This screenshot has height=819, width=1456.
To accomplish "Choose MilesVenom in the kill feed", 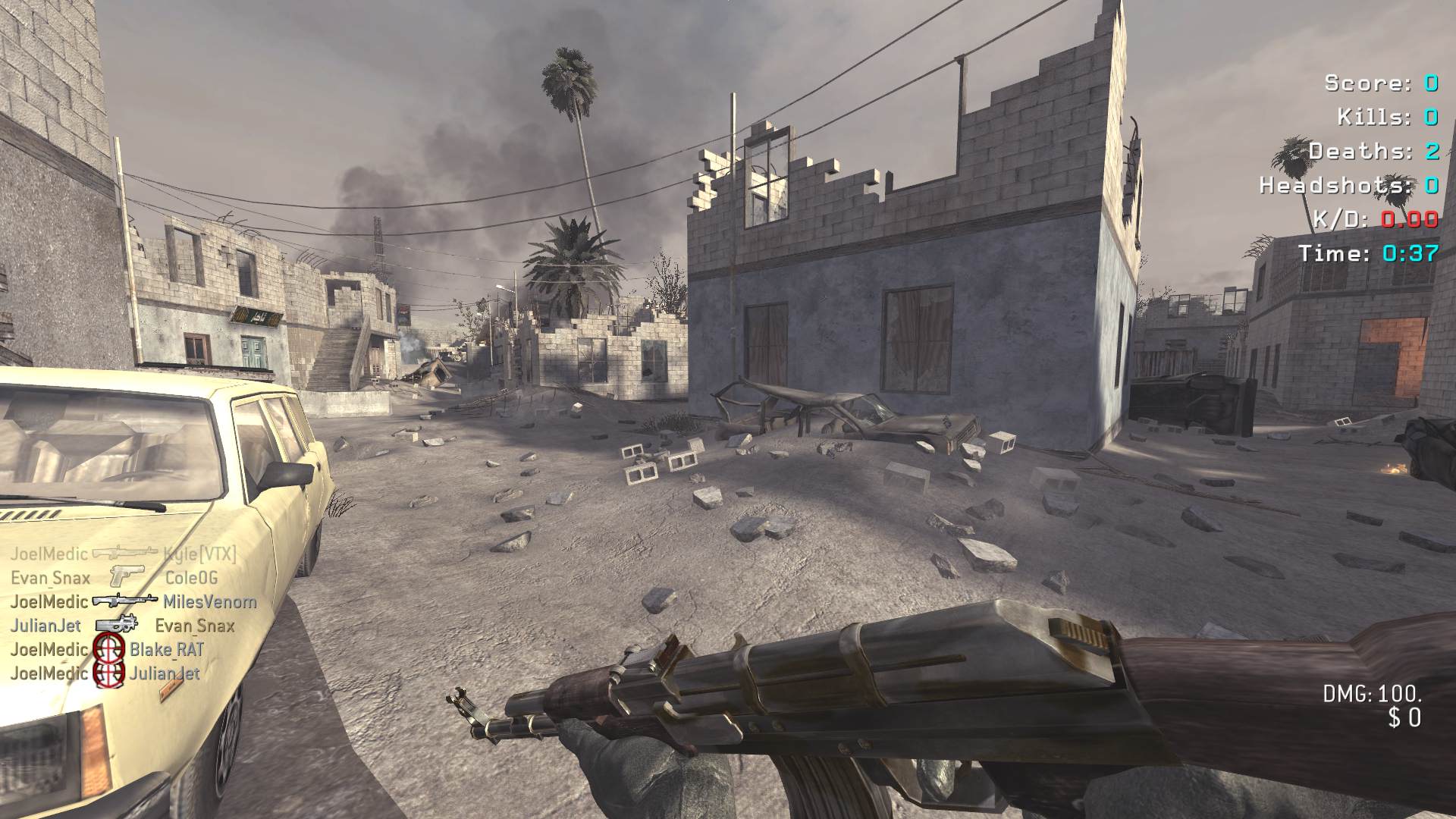I will coord(210,602).
